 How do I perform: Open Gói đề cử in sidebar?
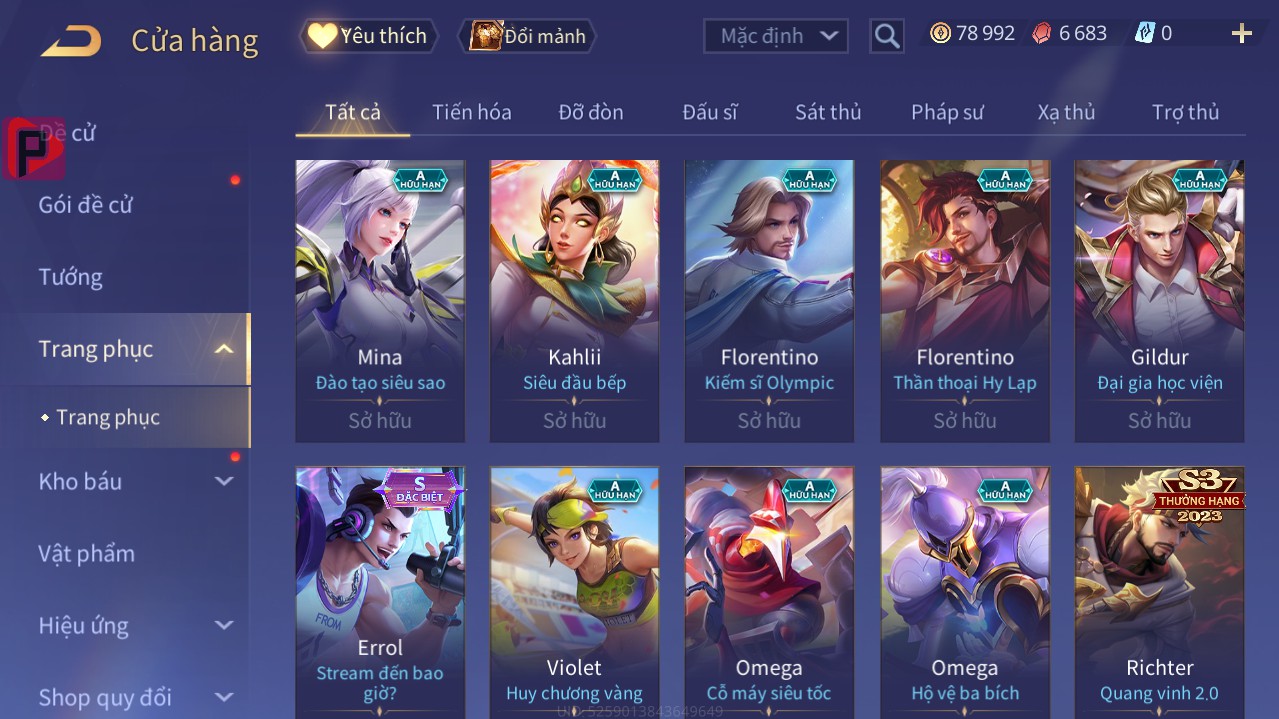[86, 205]
